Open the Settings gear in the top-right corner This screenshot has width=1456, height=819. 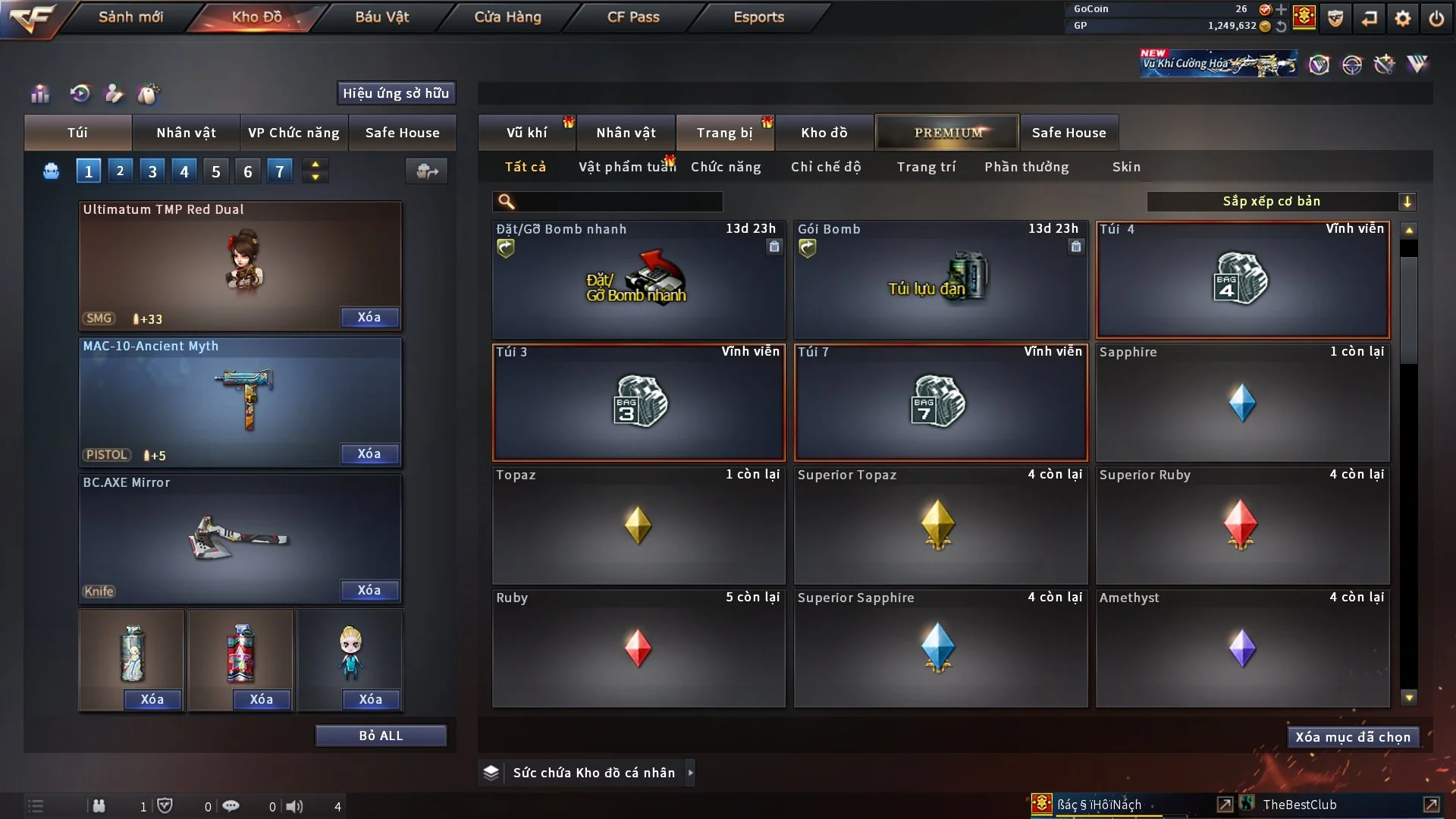(x=1404, y=18)
